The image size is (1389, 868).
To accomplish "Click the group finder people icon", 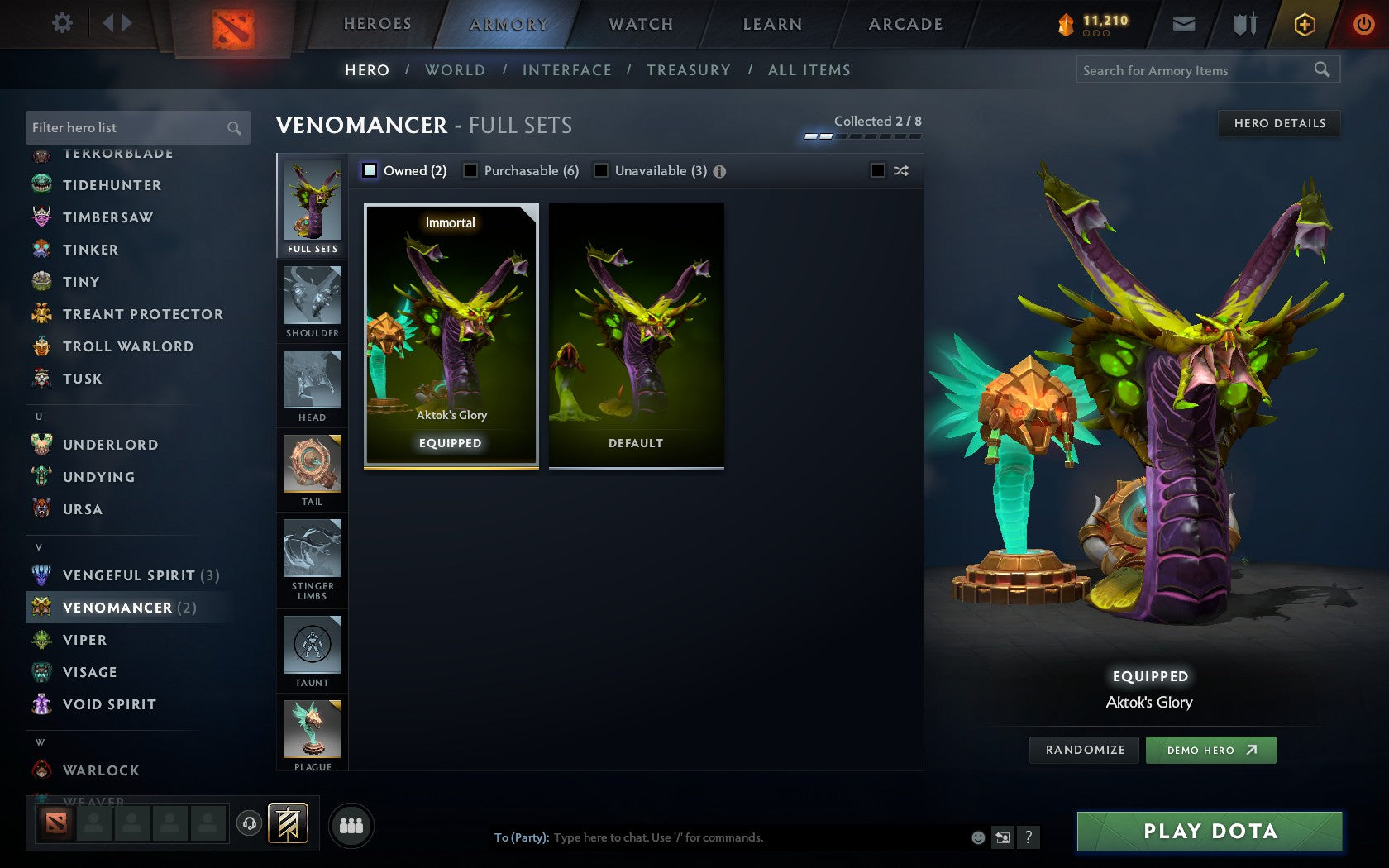I will coord(353,823).
